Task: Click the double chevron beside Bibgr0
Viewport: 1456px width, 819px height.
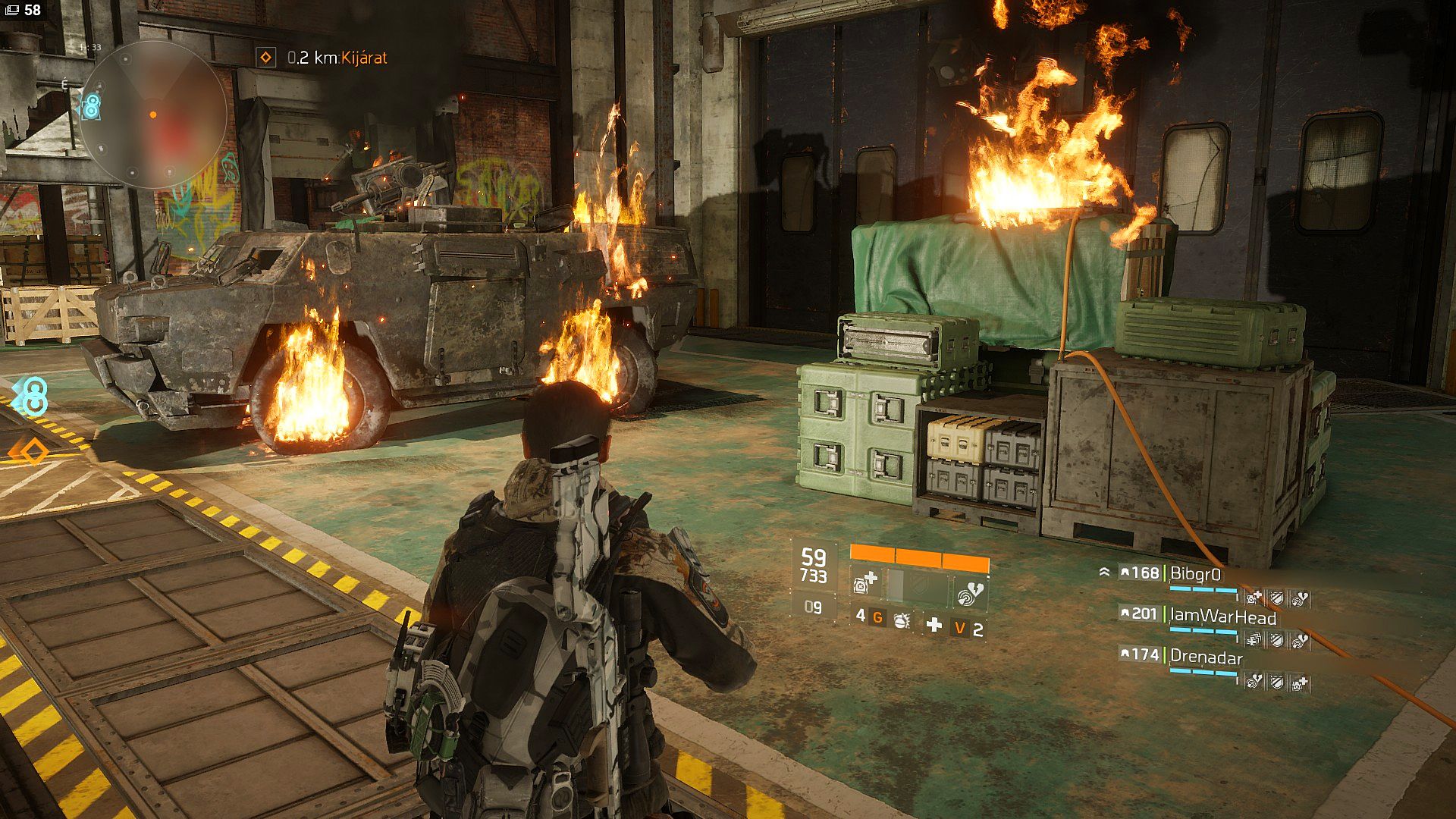Action: click(x=1104, y=573)
